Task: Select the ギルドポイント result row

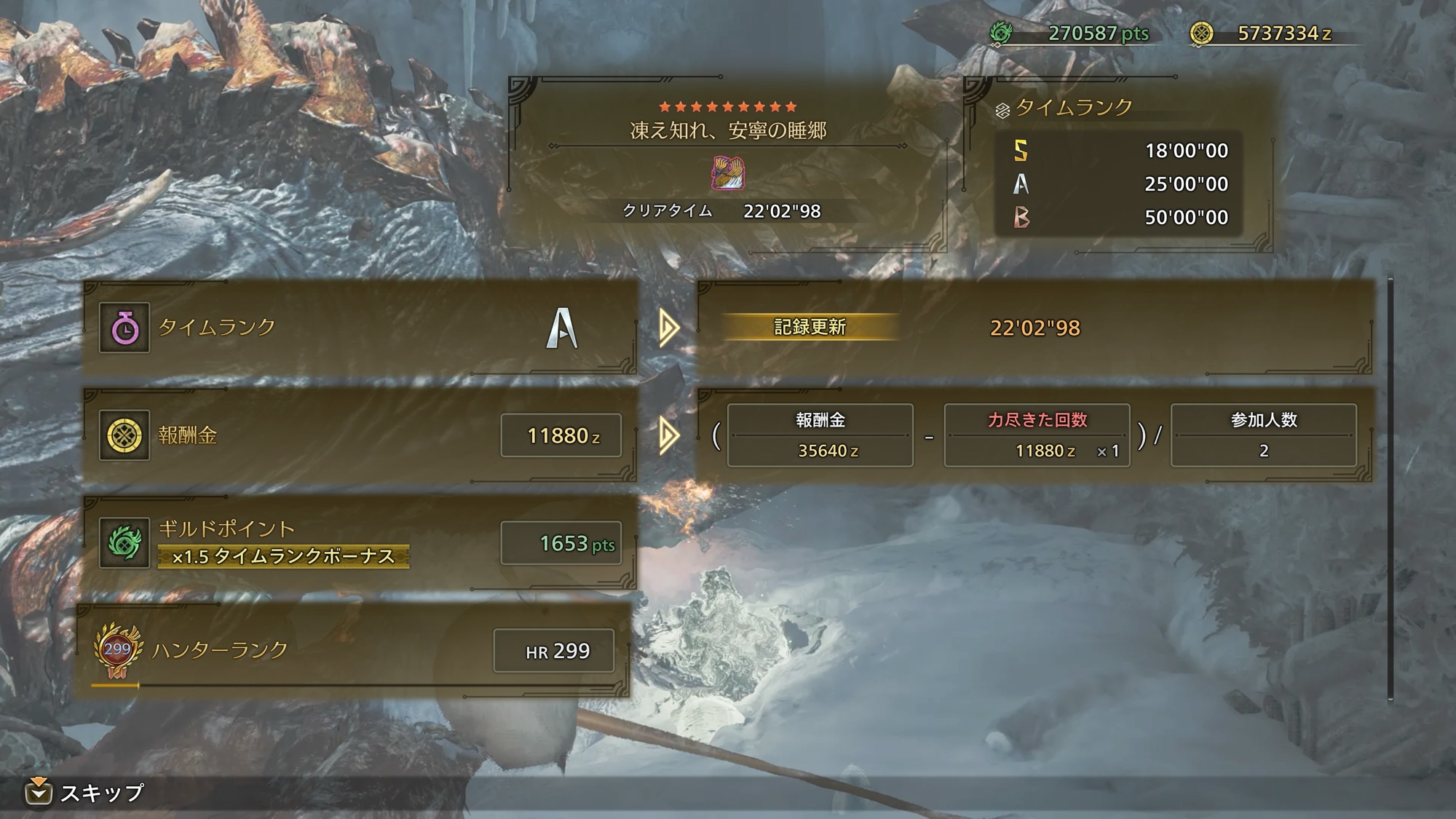Action: [360, 542]
